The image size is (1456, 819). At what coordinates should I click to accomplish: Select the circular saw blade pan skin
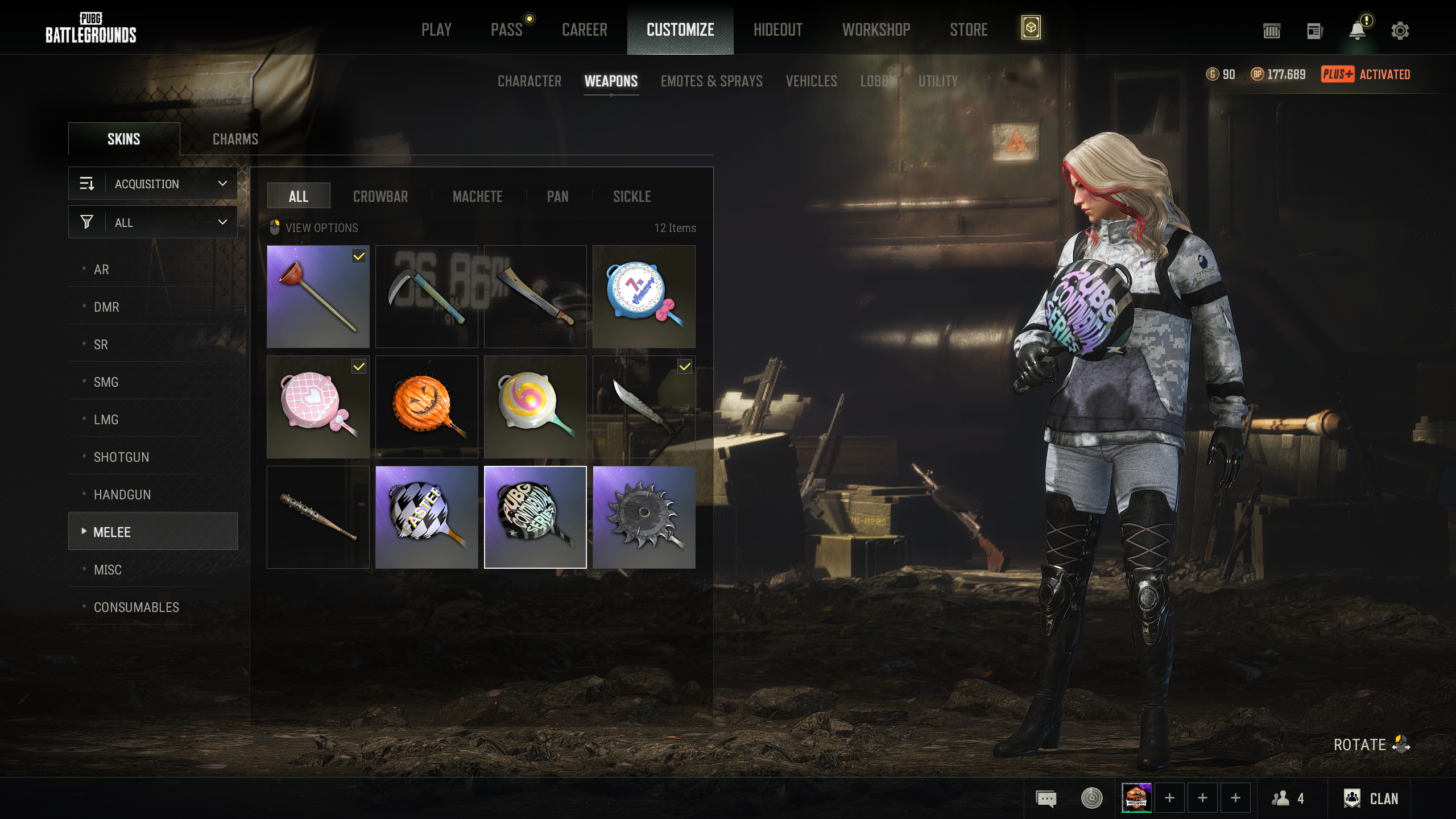click(x=644, y=517)
